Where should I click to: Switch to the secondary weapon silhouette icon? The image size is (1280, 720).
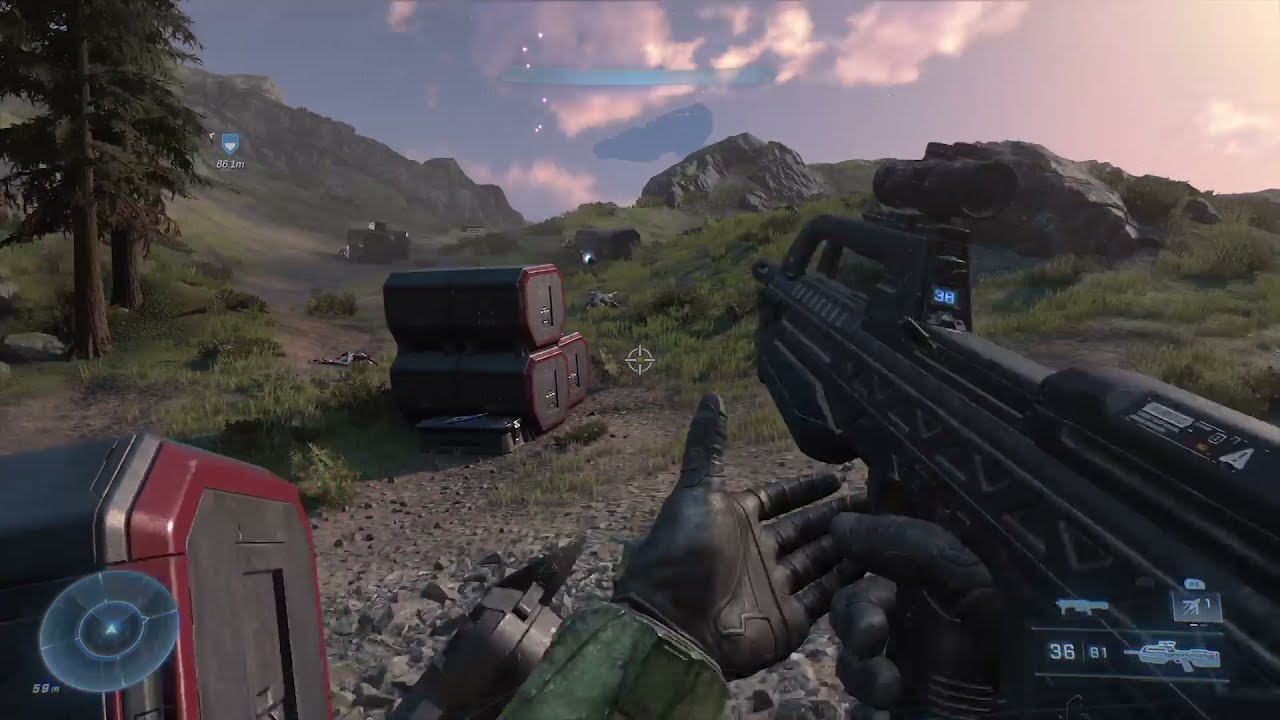coord(1083,606)
